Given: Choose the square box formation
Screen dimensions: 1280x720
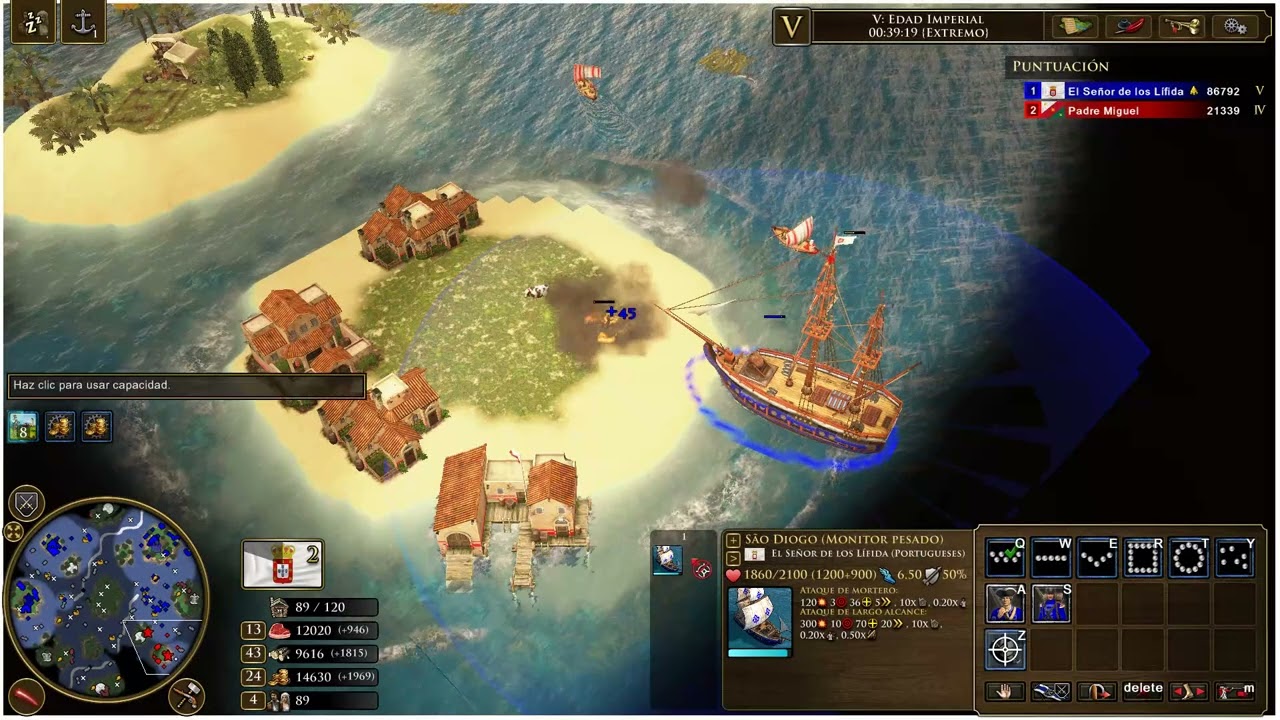Looking at the screenshot, I should point(1143,558).
